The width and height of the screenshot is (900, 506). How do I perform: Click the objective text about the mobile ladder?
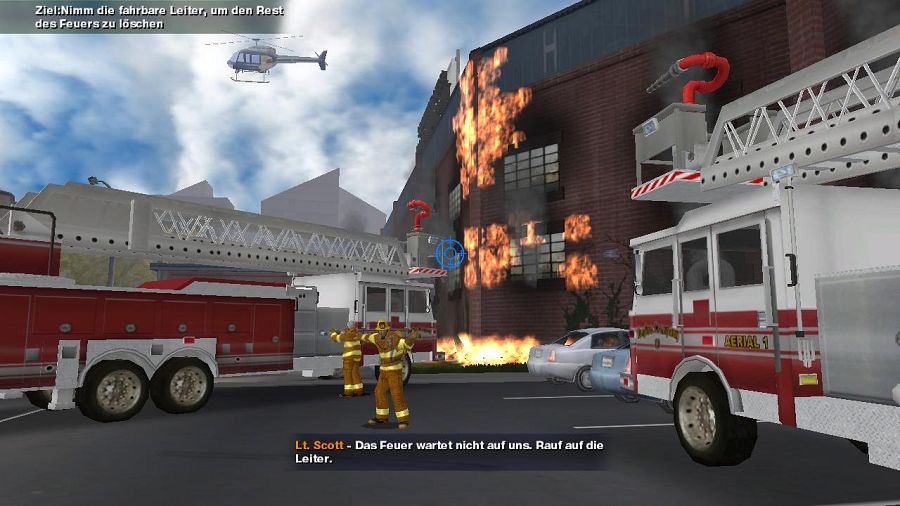[140, 16]
